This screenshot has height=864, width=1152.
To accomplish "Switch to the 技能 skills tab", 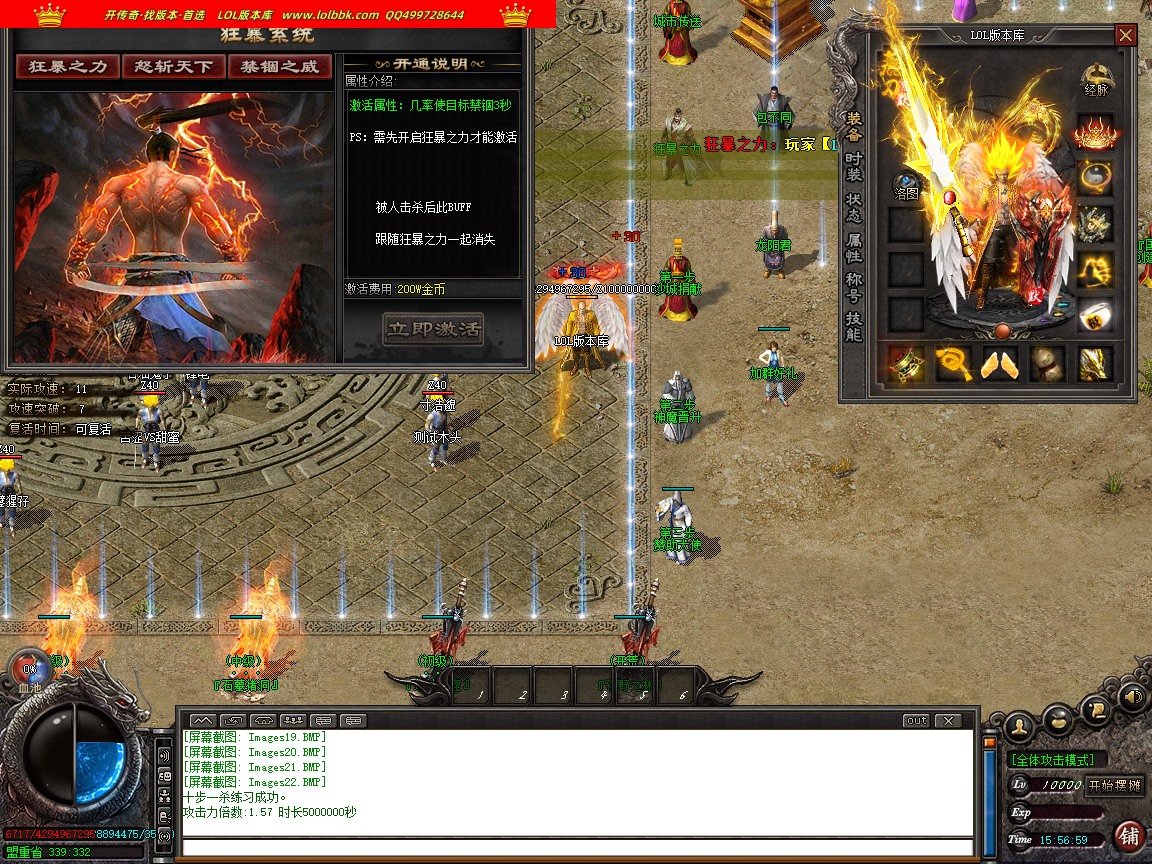I will click(853, 326).
